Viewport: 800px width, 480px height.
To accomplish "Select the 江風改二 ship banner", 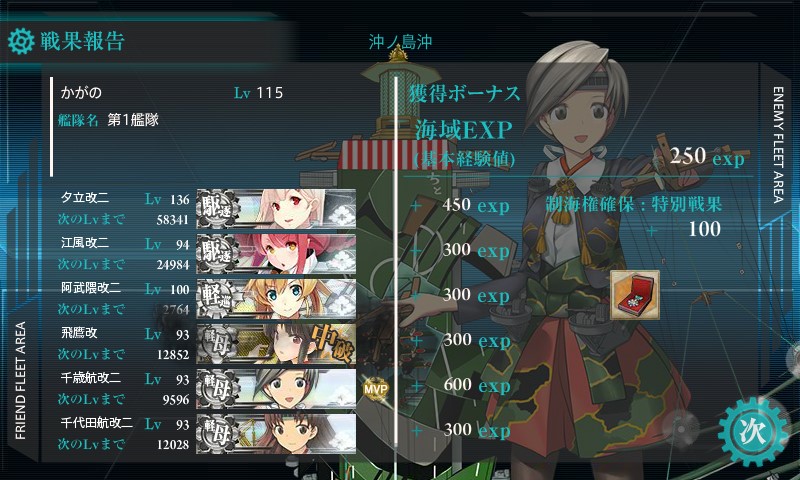I will coord(276,250).
